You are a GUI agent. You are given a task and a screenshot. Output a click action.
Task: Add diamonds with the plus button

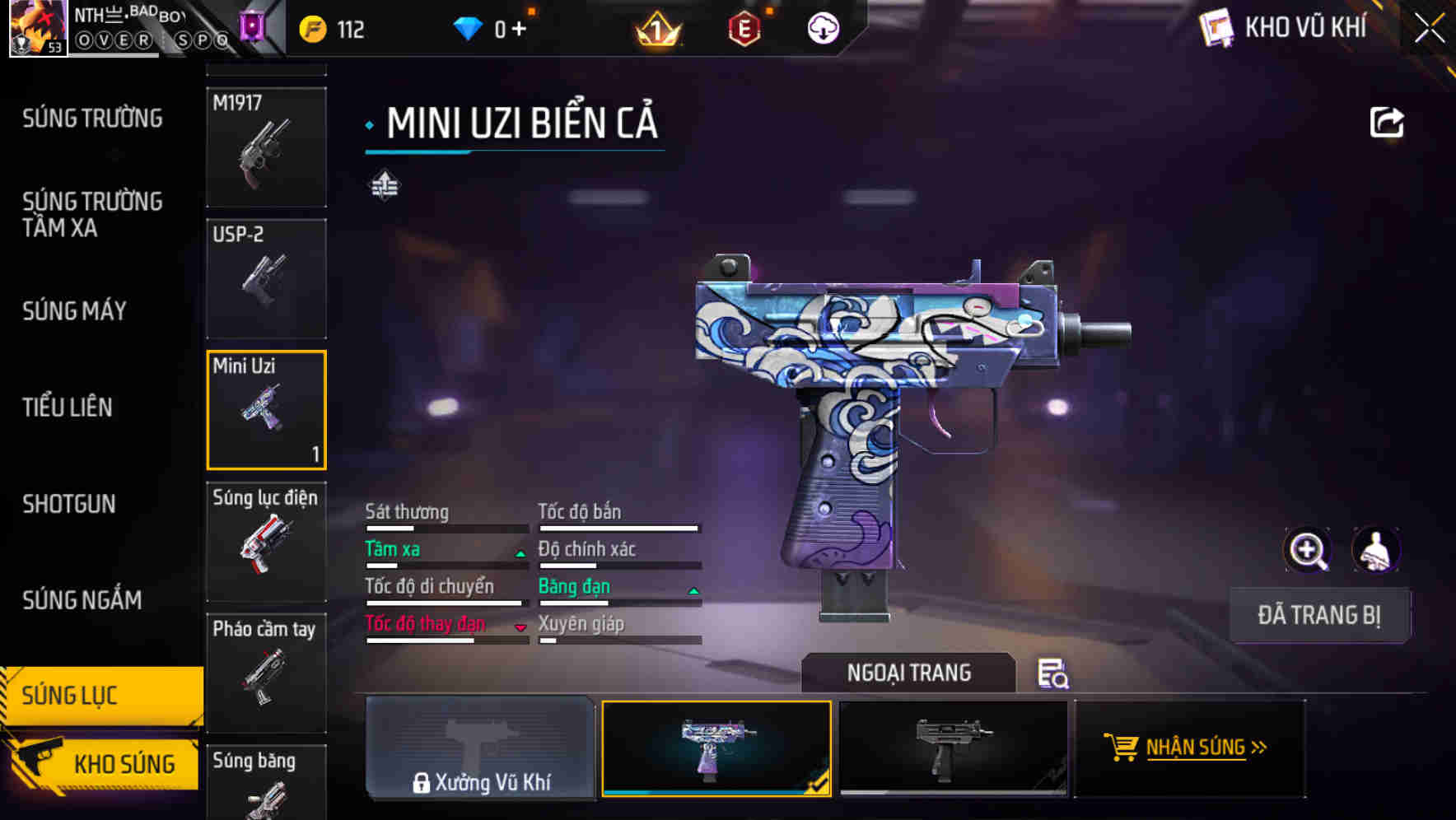[519, 30]
